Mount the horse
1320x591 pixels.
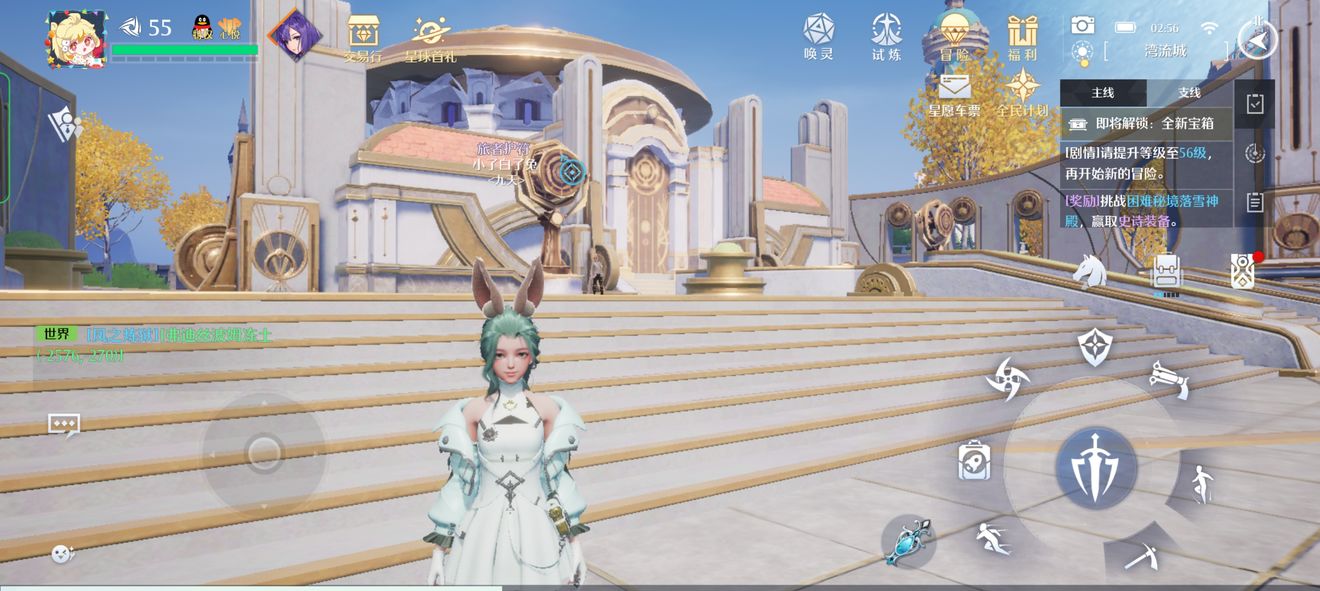(1089, 270)
